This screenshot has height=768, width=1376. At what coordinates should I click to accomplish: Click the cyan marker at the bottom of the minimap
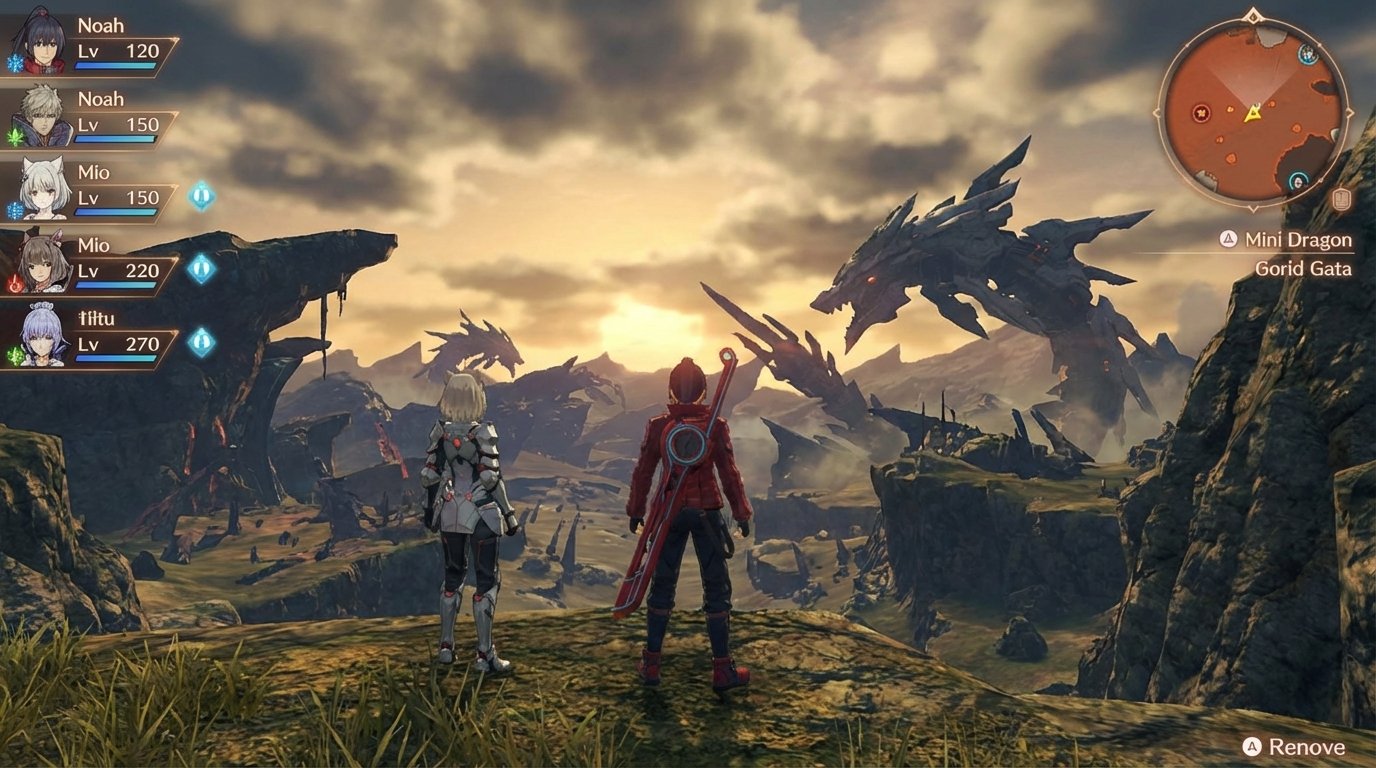coord(1298,180)
